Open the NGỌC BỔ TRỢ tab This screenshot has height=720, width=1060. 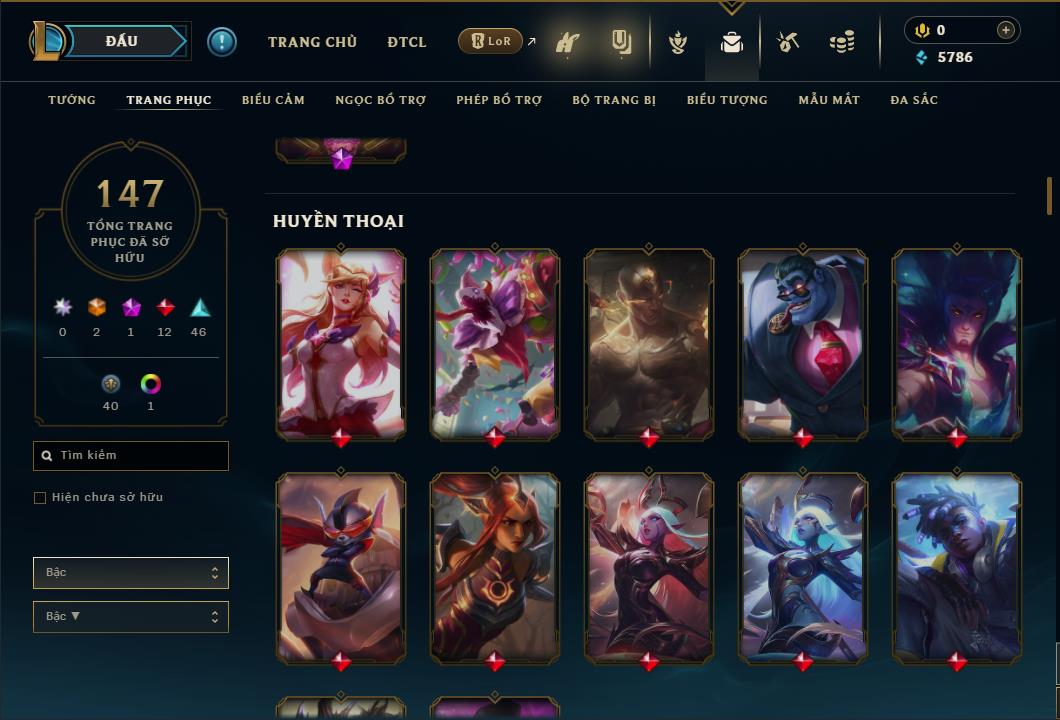380,100
